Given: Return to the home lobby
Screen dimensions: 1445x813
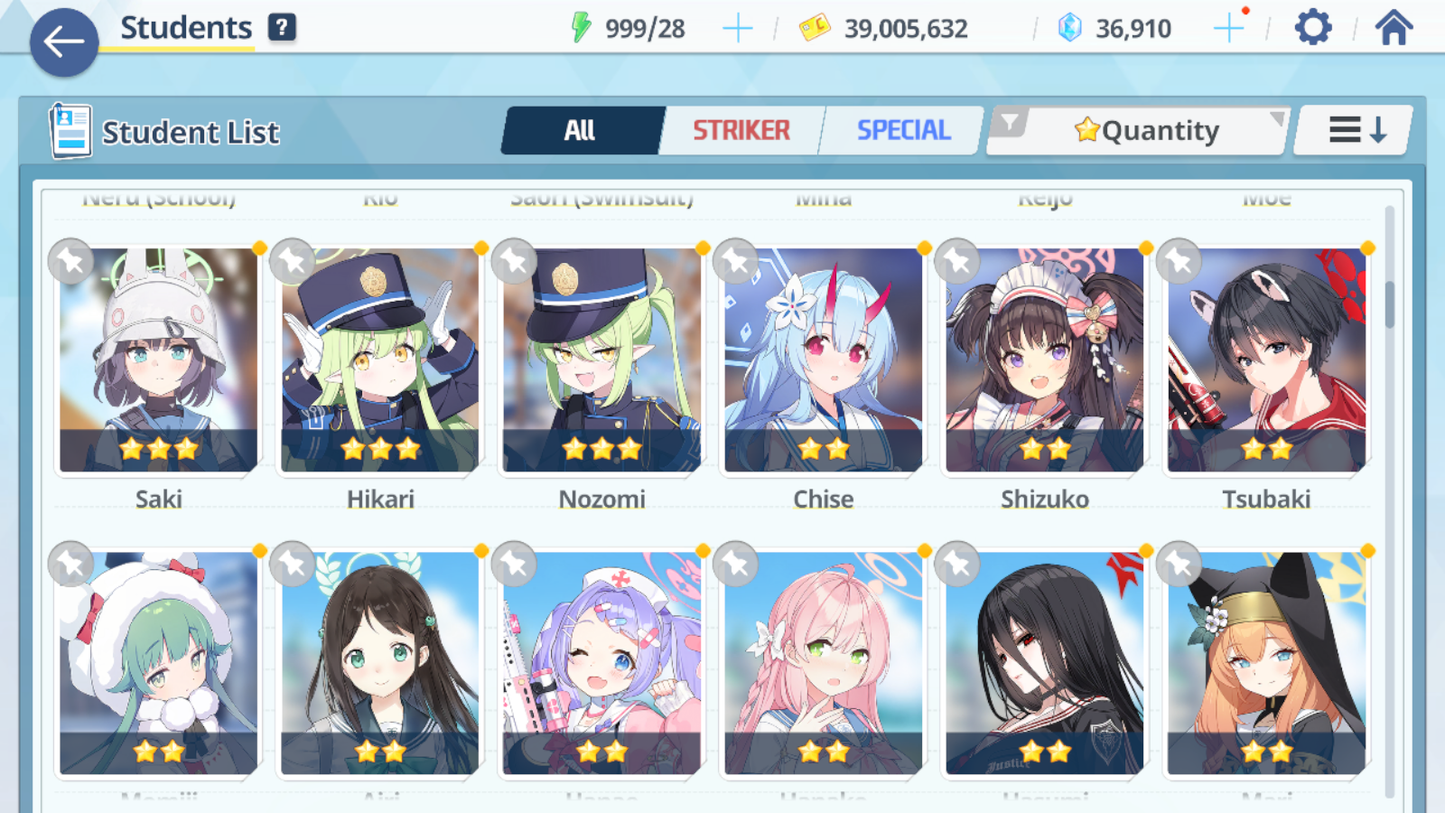Looking at the screenshot, I should (1393, 28).
